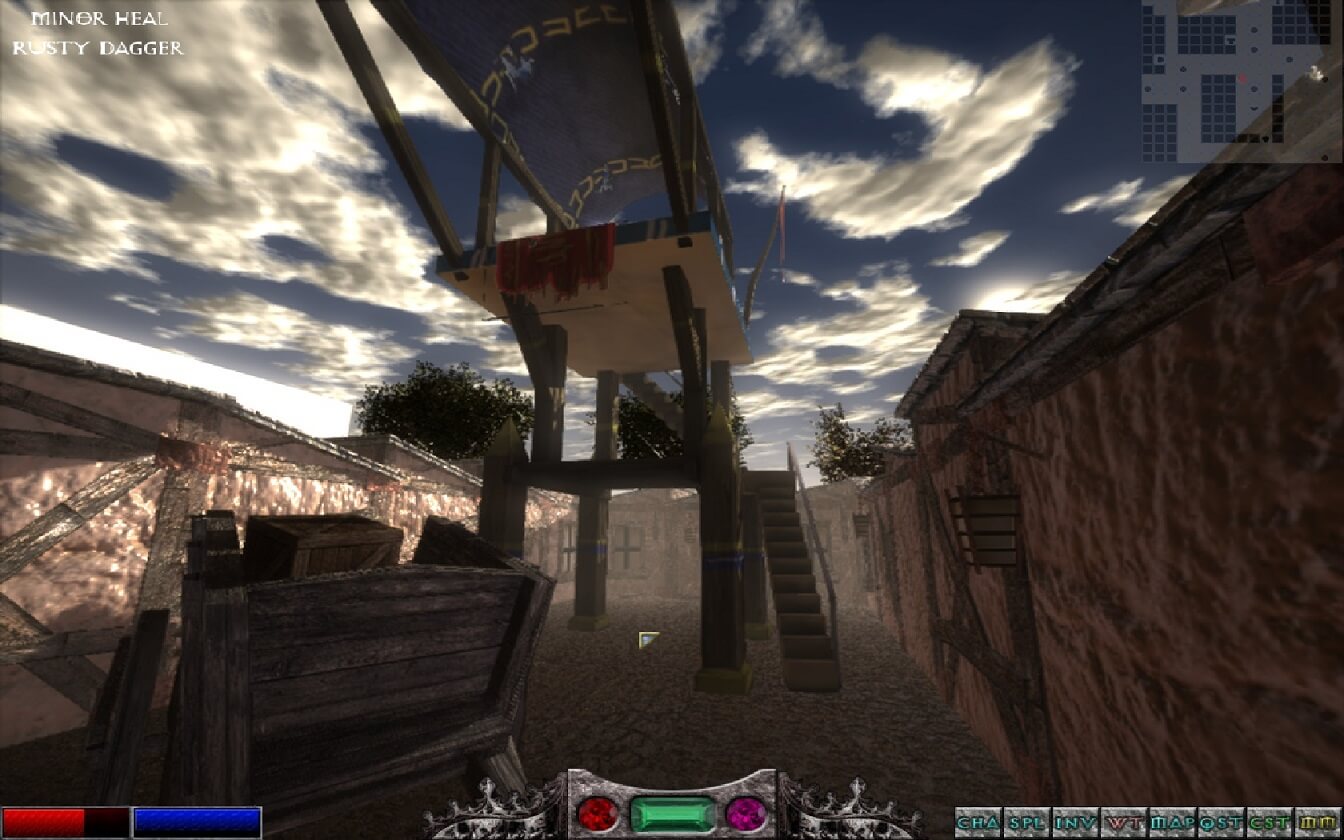This screenshot has width=1344, height=840.
Task: Open the QST quest log
Action: [1220, 823]
